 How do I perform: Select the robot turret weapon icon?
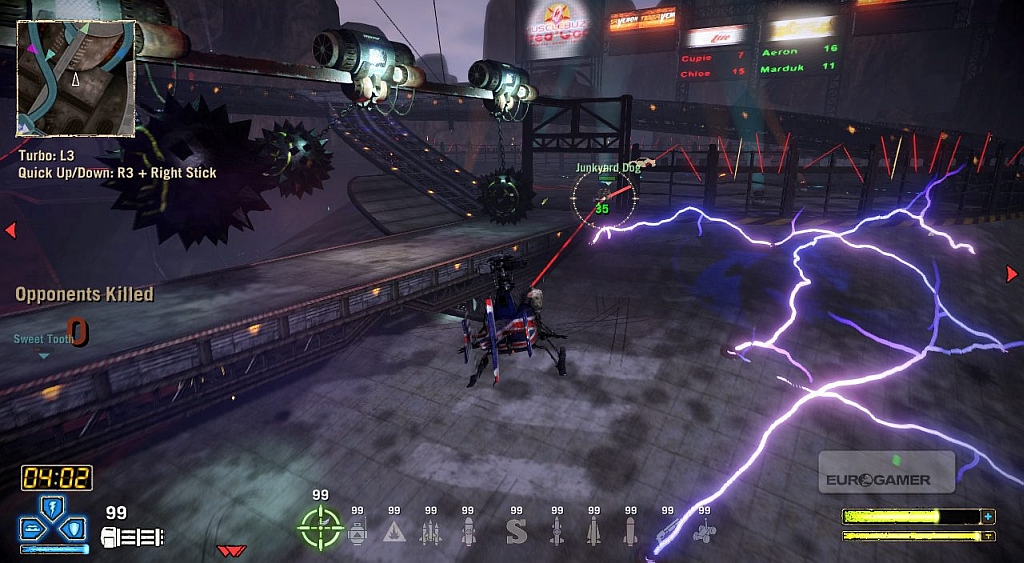point(358,531)
